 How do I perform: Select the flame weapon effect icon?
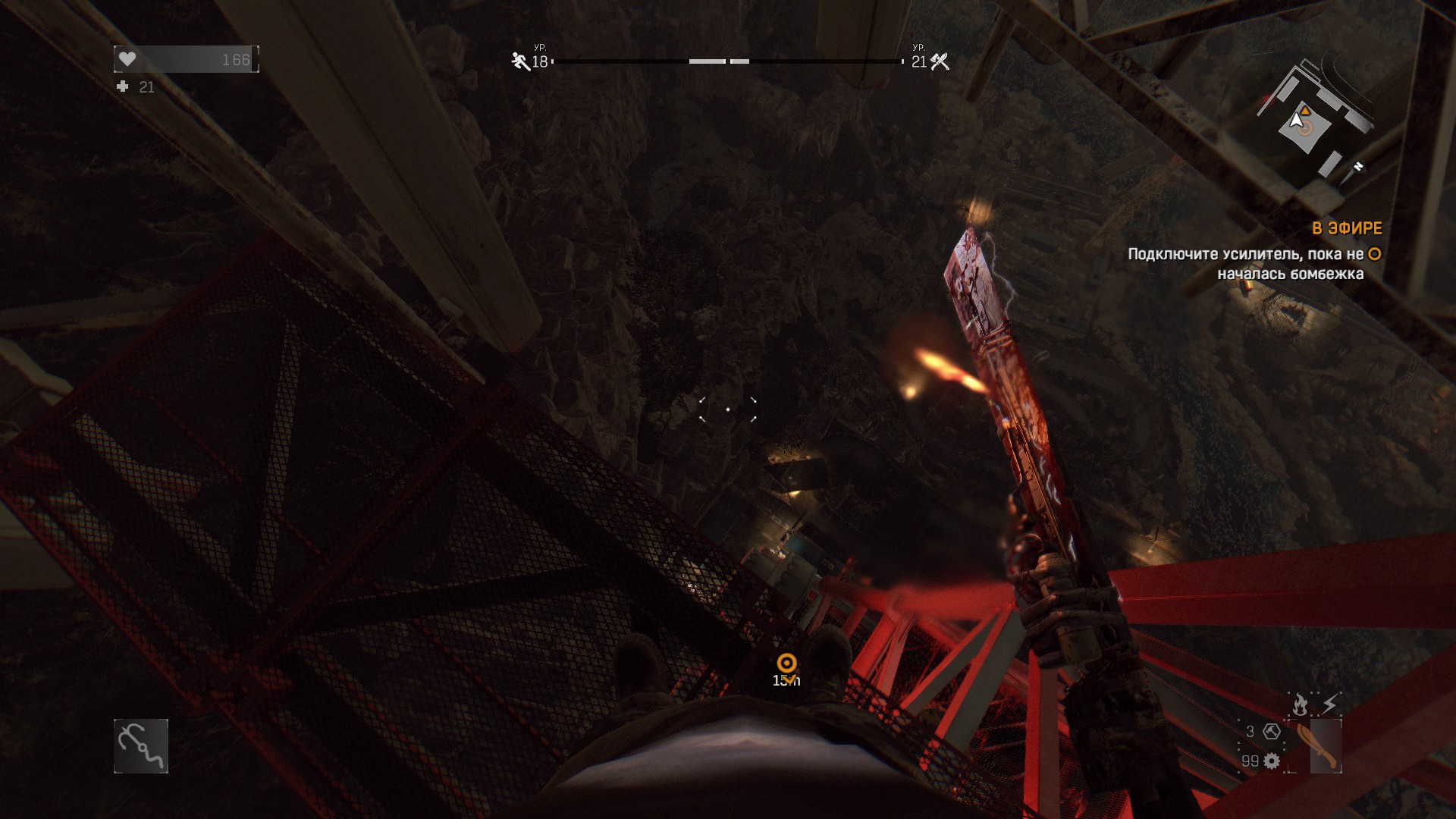click(1301, 704)
